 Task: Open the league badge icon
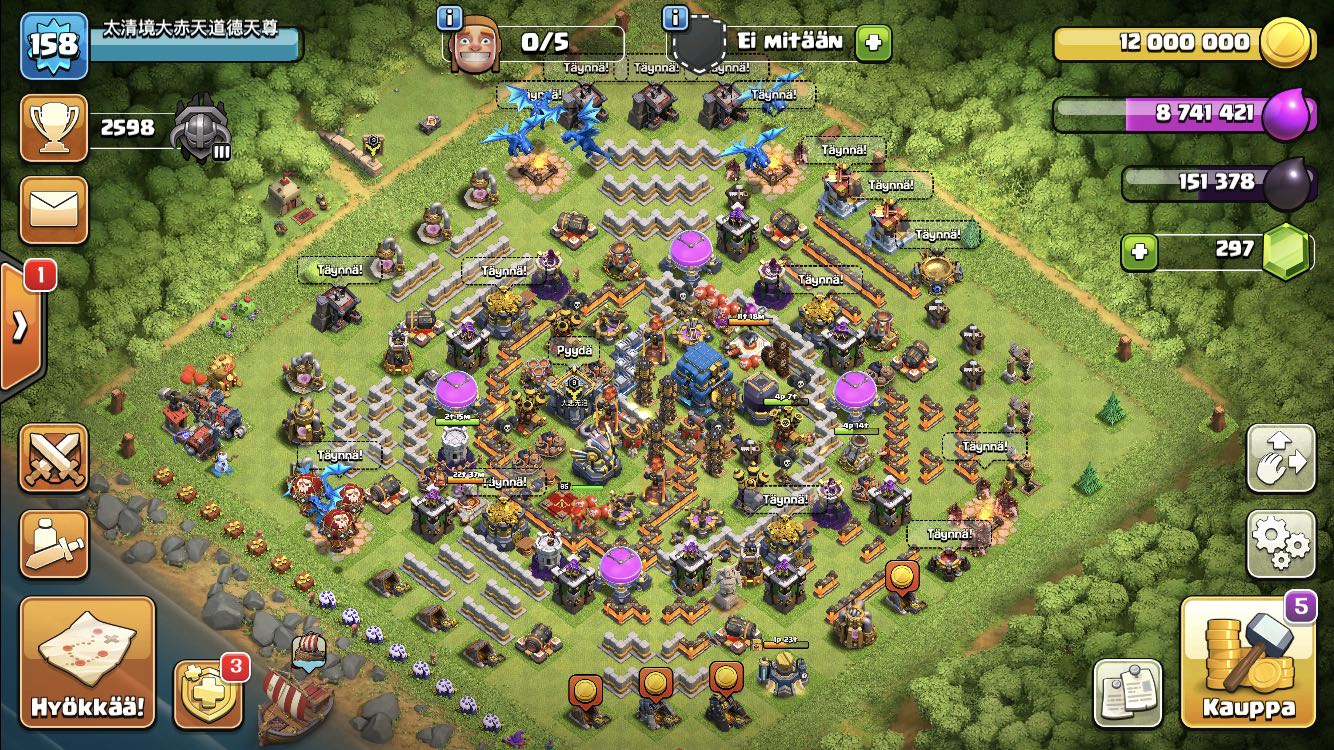click(201, 128)
